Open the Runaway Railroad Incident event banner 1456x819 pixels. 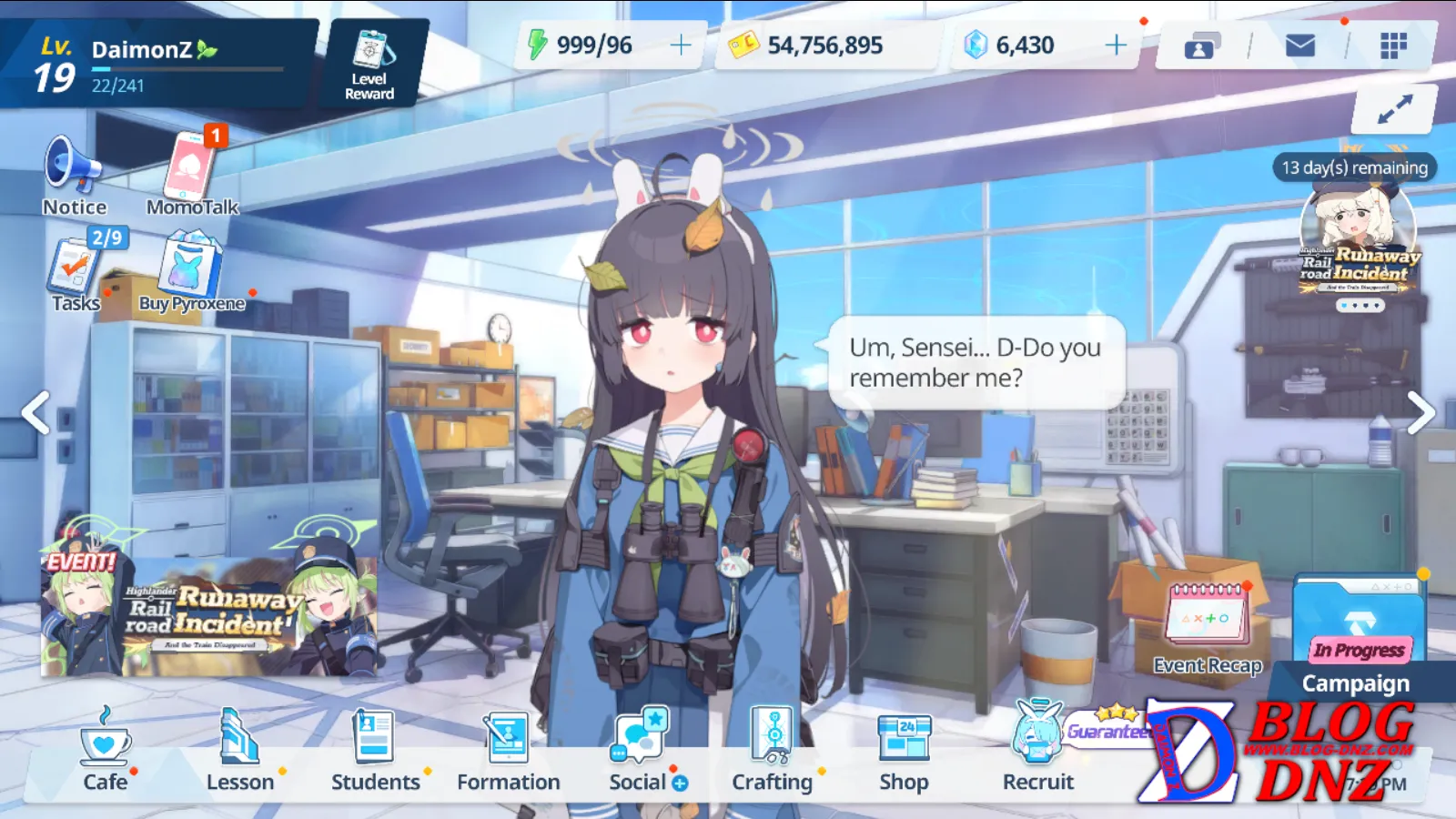tap(209, 615)
